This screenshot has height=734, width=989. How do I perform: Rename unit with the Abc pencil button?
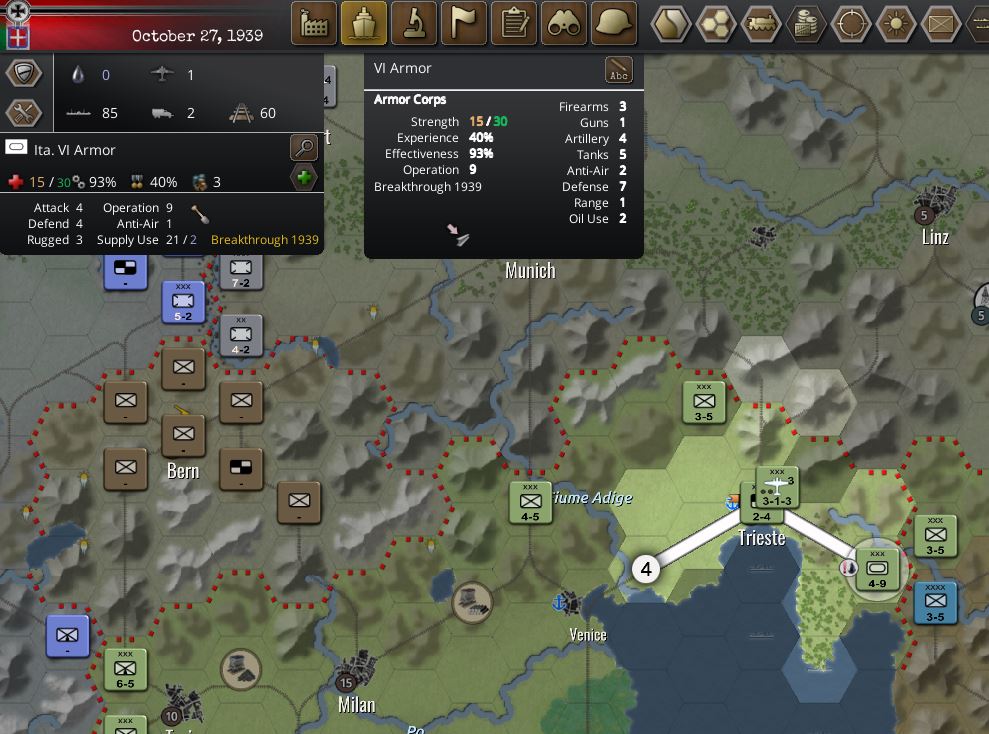[619, 70]
